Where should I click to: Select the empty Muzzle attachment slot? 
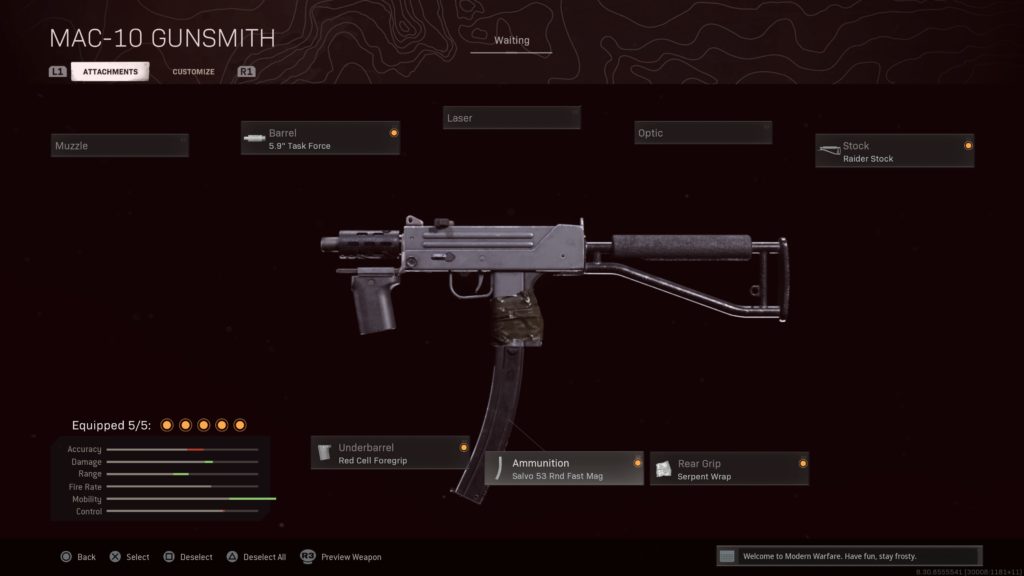point(120,146)
